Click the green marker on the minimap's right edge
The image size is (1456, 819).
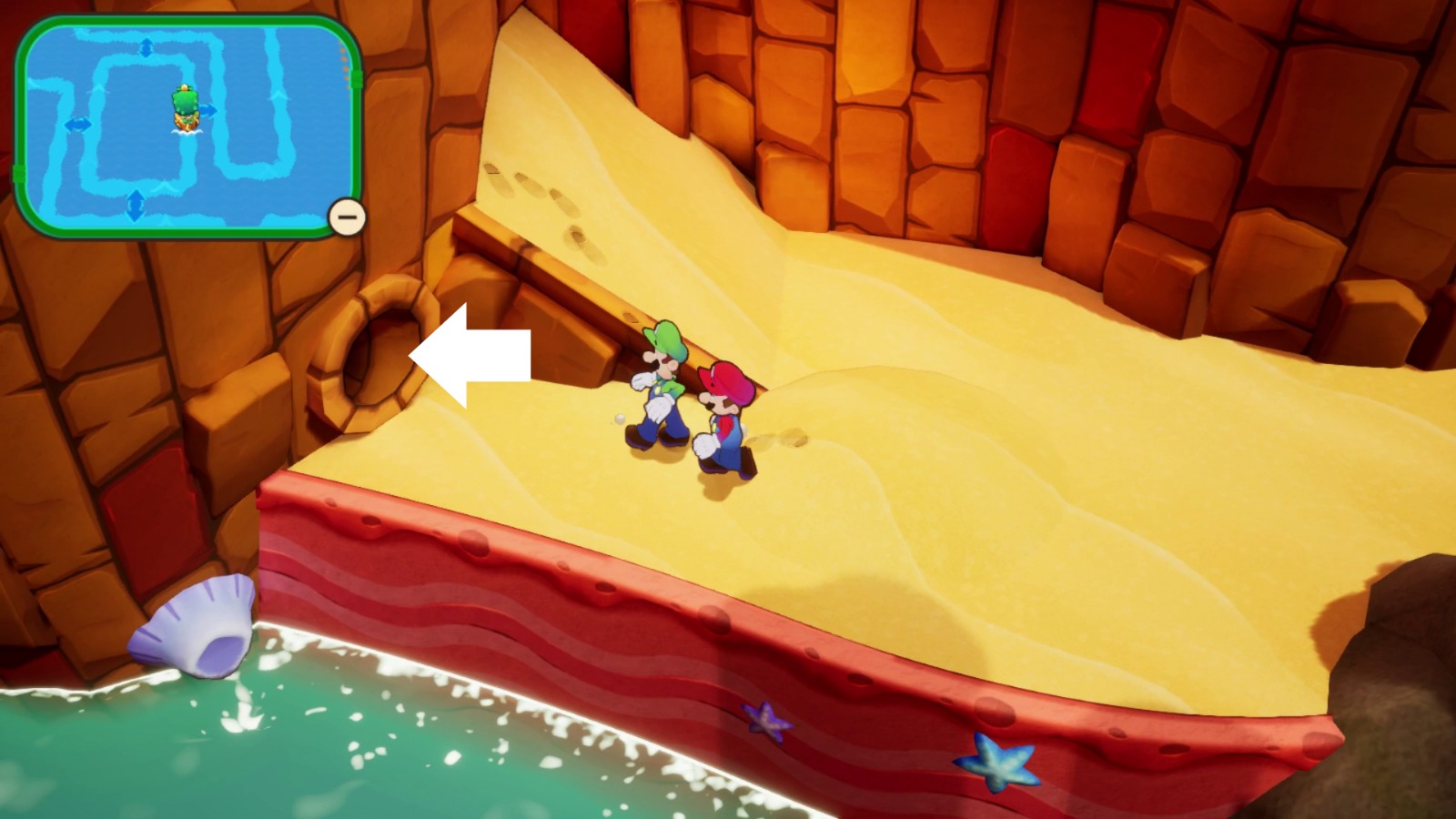coord(356,79)
